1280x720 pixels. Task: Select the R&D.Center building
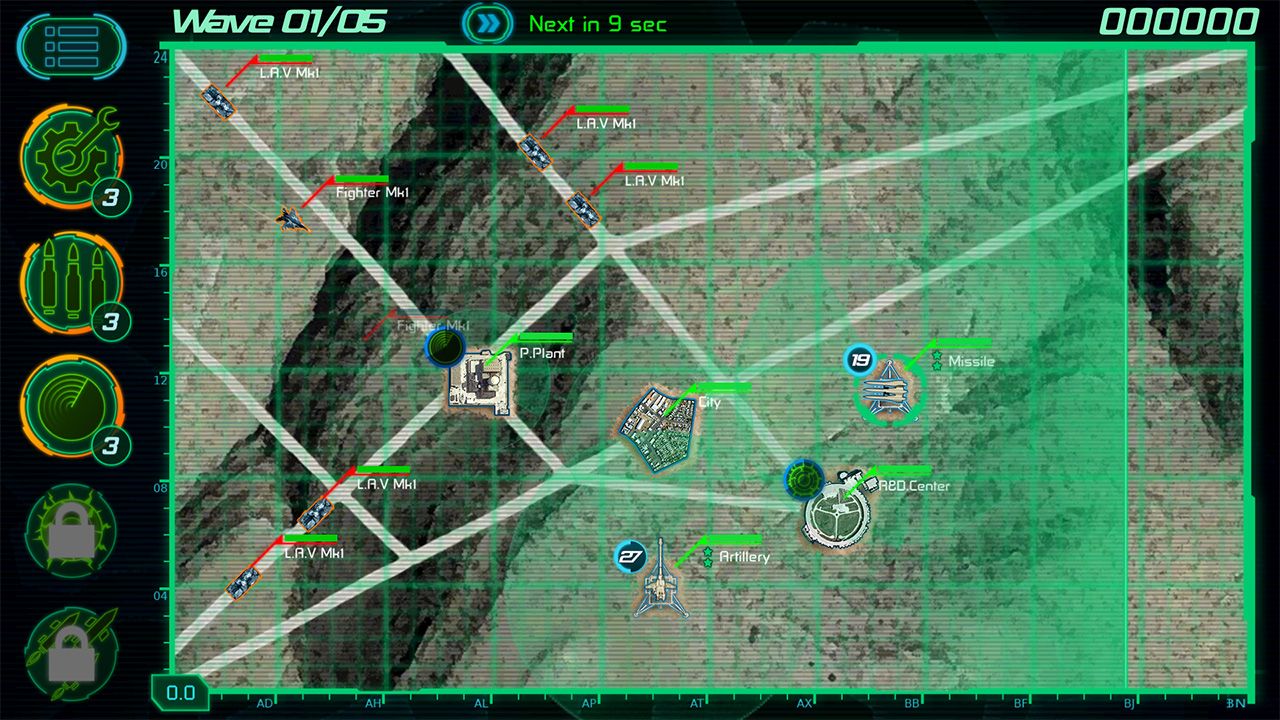click(x=833, y=510)
